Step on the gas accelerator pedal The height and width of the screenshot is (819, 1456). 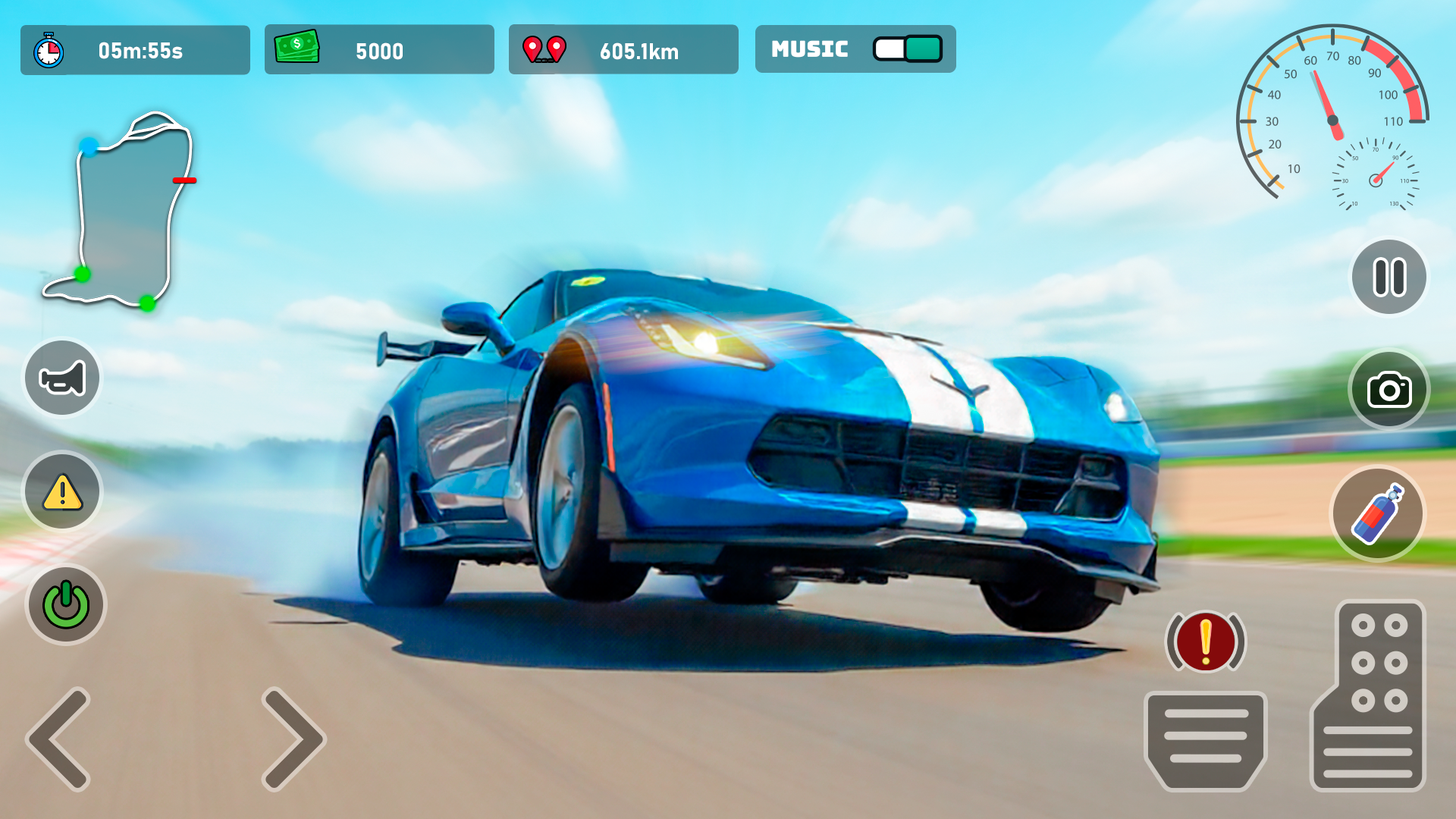tap(1369, 696)
